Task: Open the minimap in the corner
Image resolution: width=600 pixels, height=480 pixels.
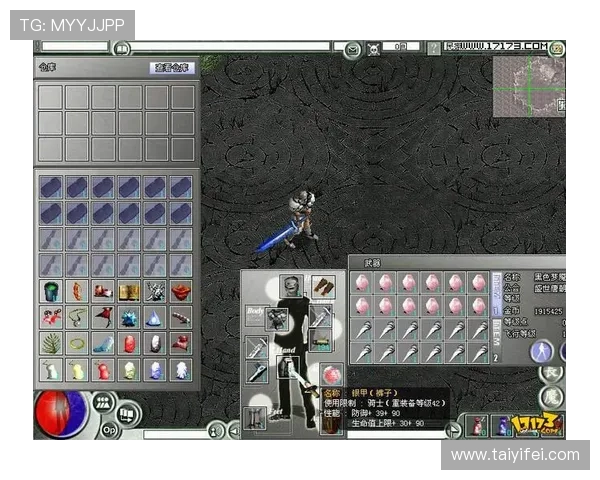Action: pos(528,86)
